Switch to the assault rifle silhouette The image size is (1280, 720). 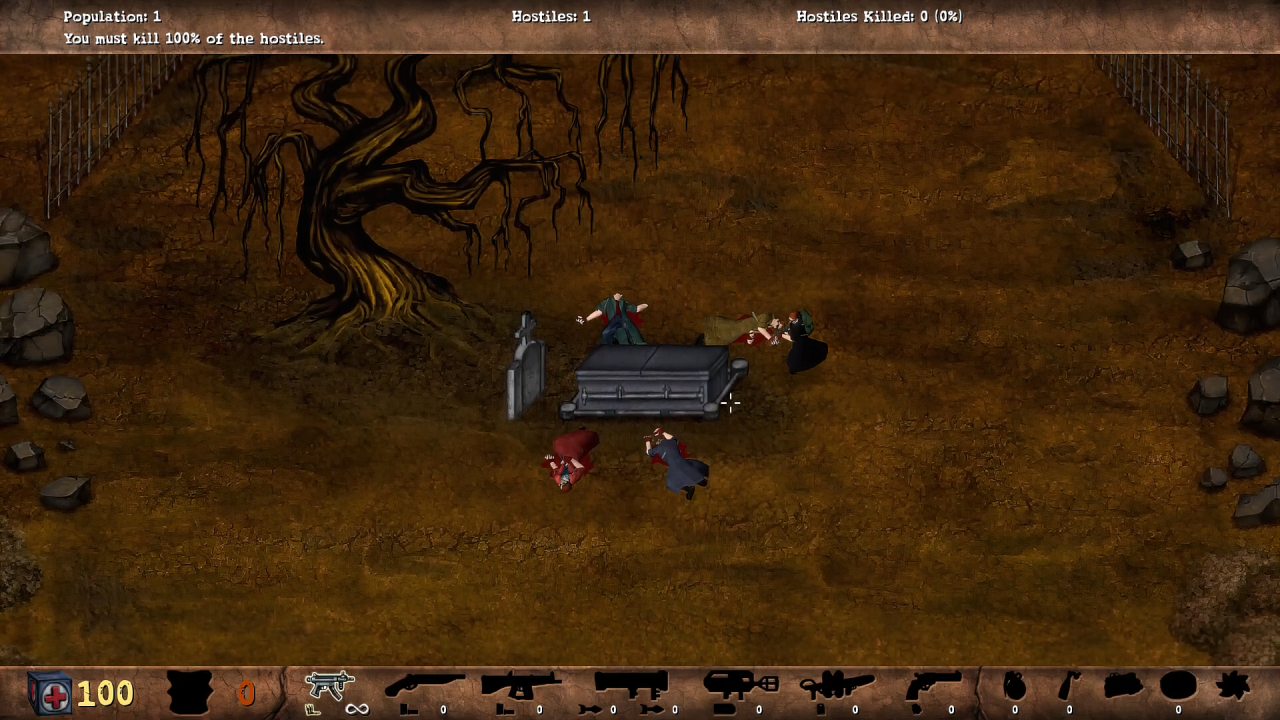[x=521, y=687]
